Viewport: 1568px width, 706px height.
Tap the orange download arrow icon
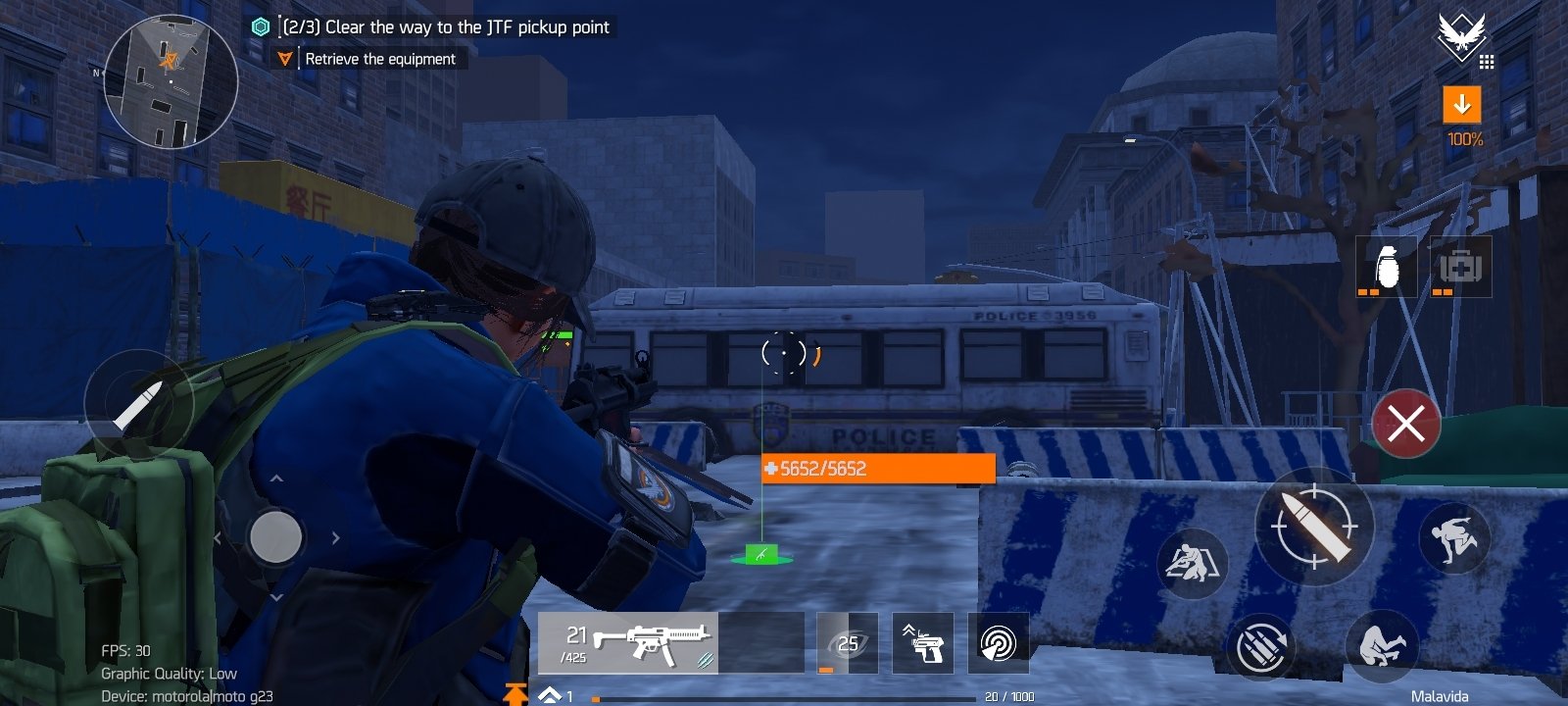[1462, 104]
